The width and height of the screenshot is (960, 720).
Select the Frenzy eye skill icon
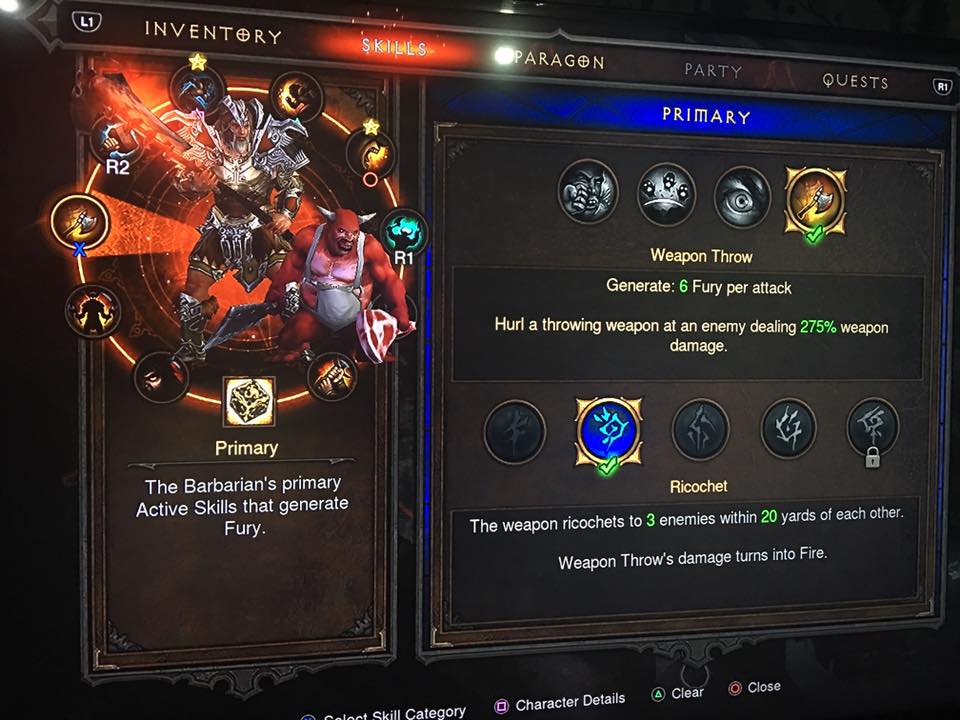point(742,197)
